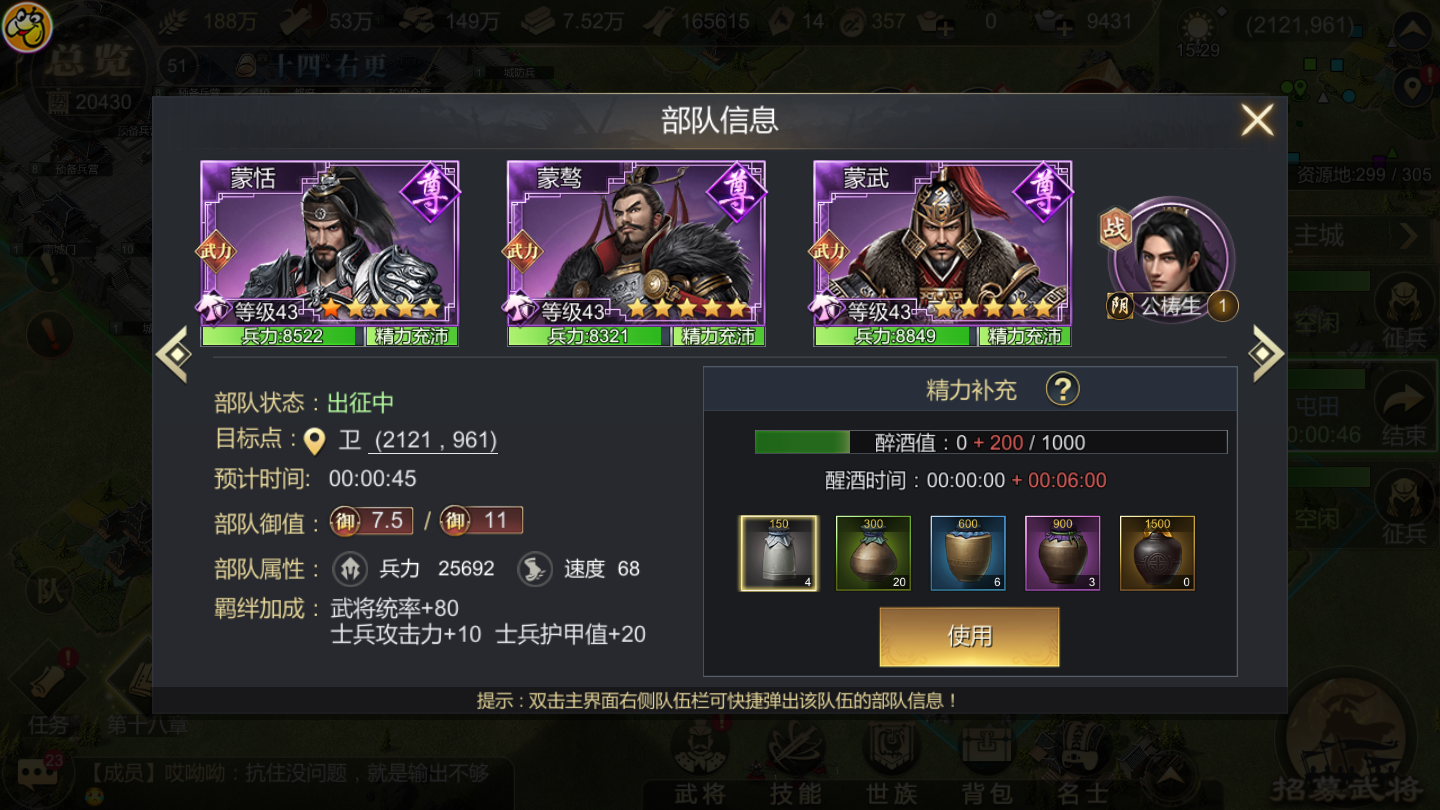Screen dimensions: 1440x810
Task: Go to the next troop with right arrow
Action: pyautogui.click(x=1266, y=353)
